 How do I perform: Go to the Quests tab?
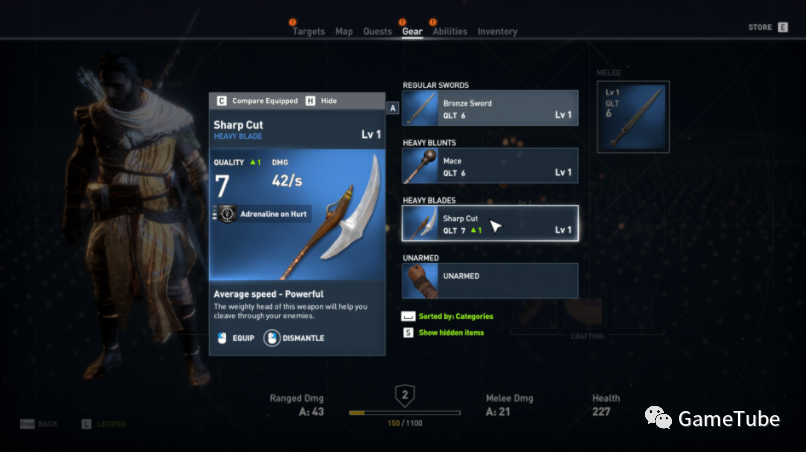(377, 32)
